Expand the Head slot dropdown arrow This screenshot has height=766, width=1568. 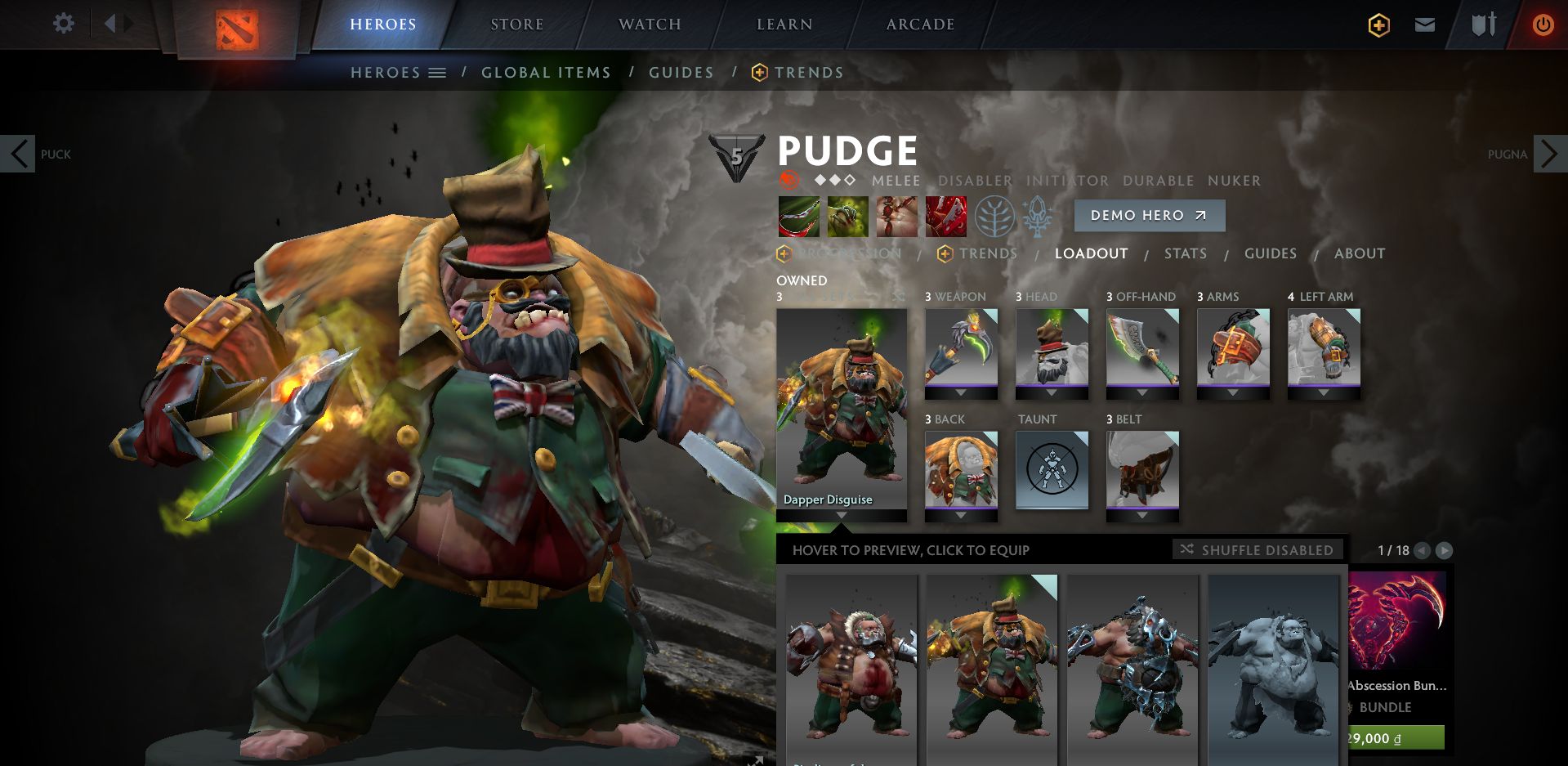click(x=1052, y=391)
